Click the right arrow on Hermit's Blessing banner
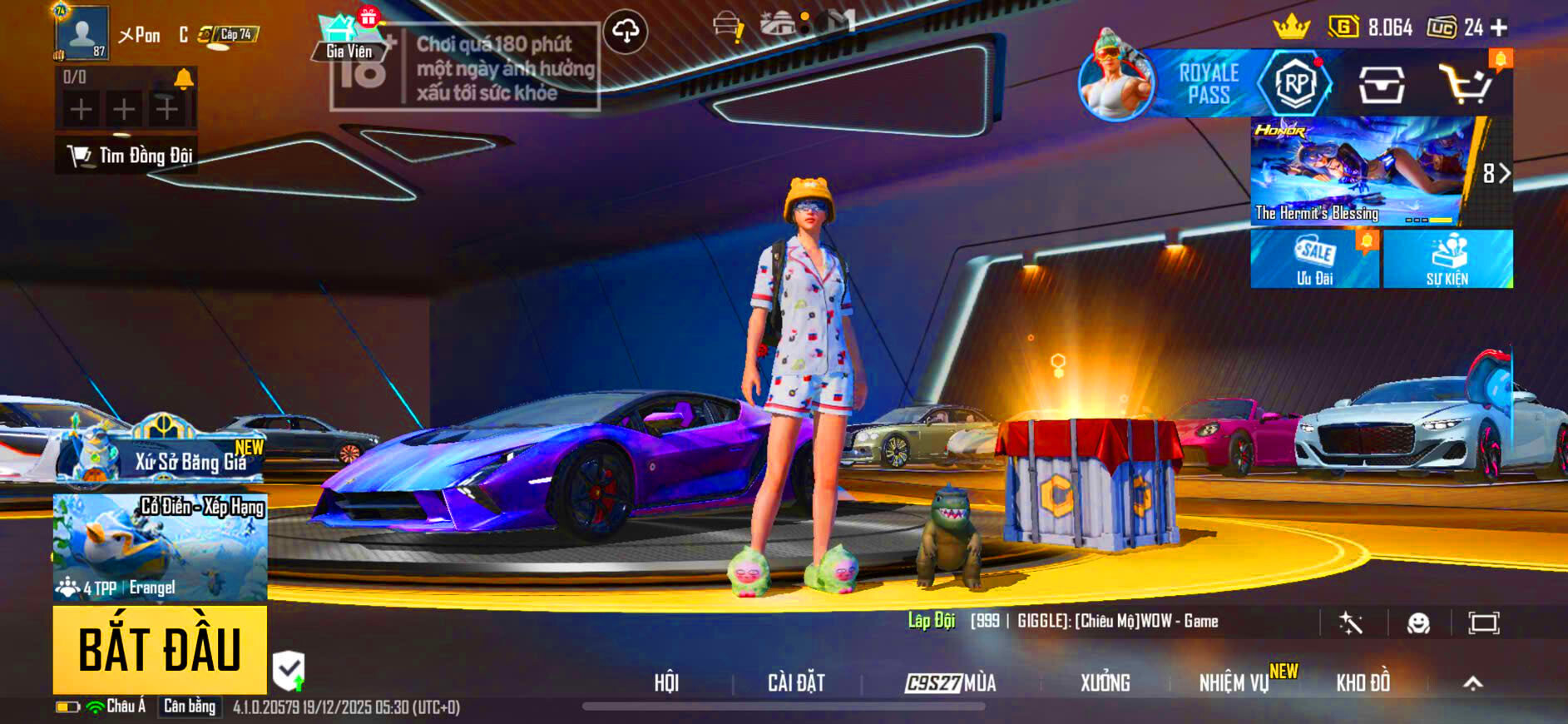 [x=1504, y=173]
